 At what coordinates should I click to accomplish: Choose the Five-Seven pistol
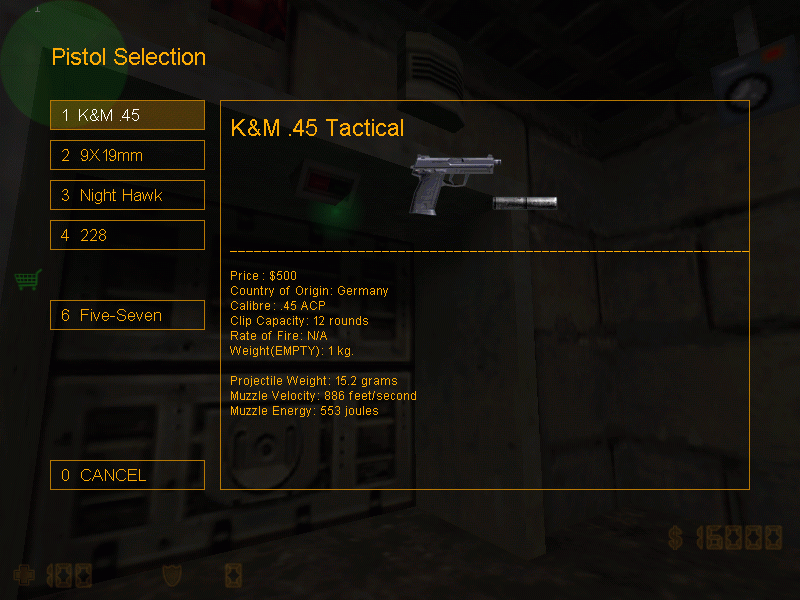(127, 315)
